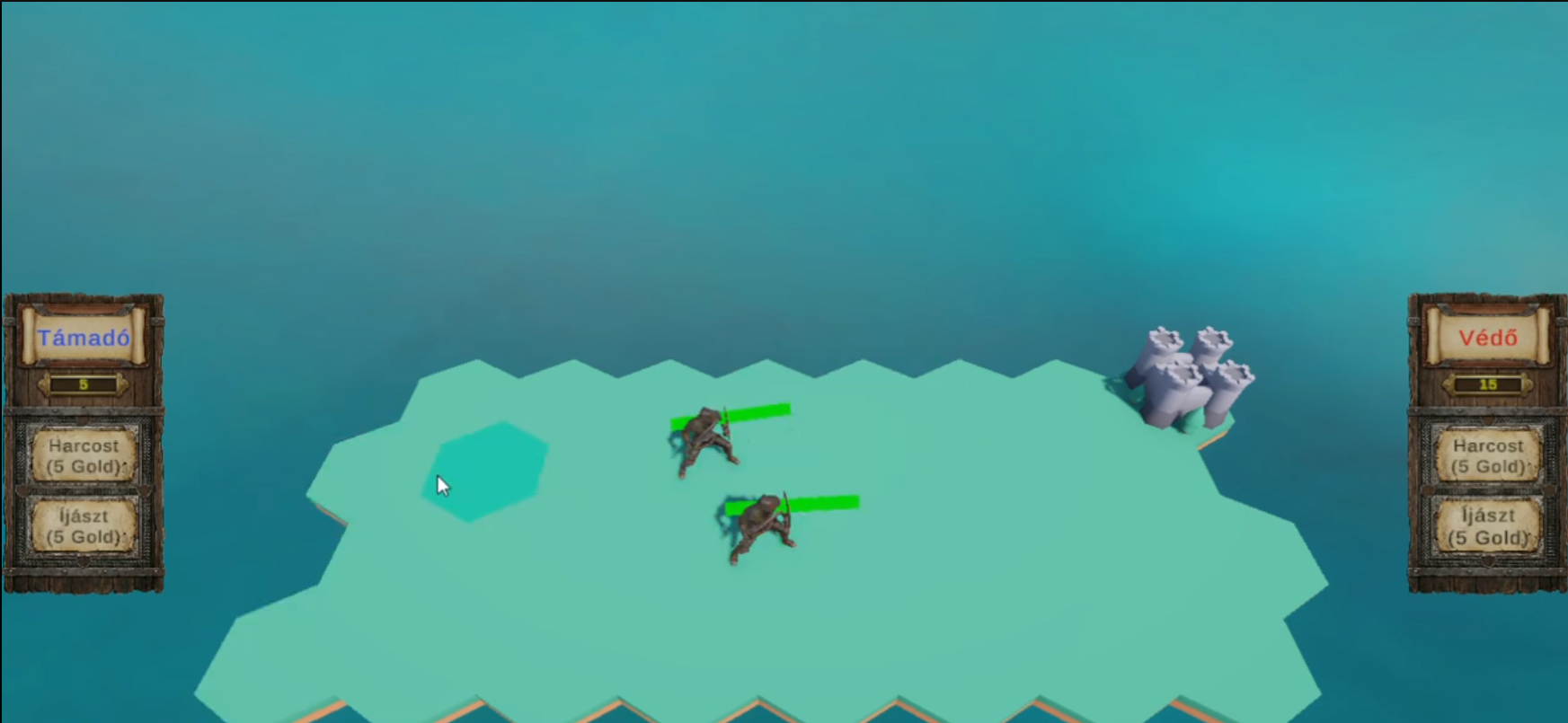Recruit a Harcost for the Támadó side
This screenshot has height=723, width=1568.
pyautogui.click(x=84, y=455)
